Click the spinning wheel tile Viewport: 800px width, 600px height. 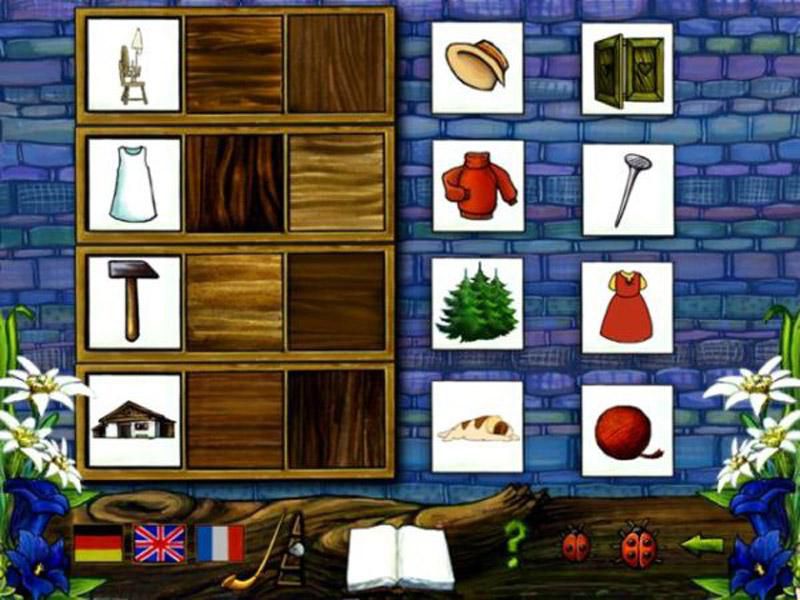point(134,64)
